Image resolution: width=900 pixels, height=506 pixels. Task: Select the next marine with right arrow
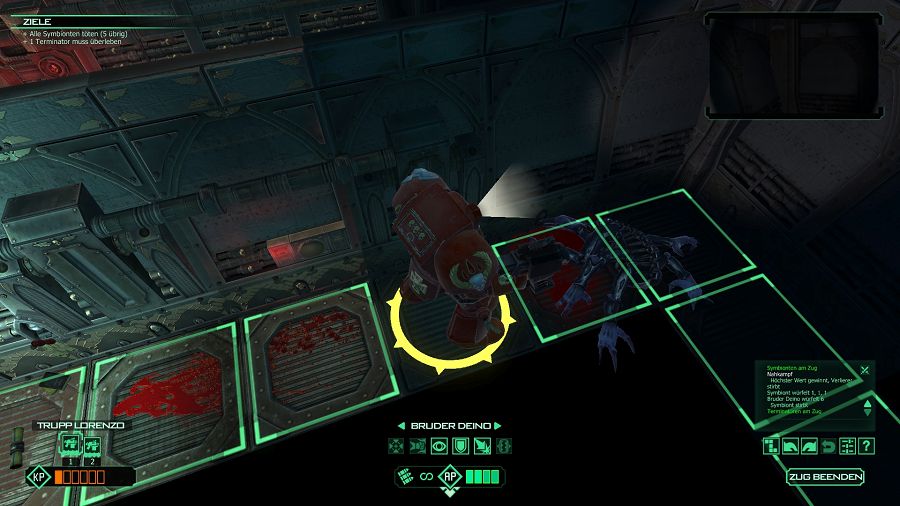(502, 425)
